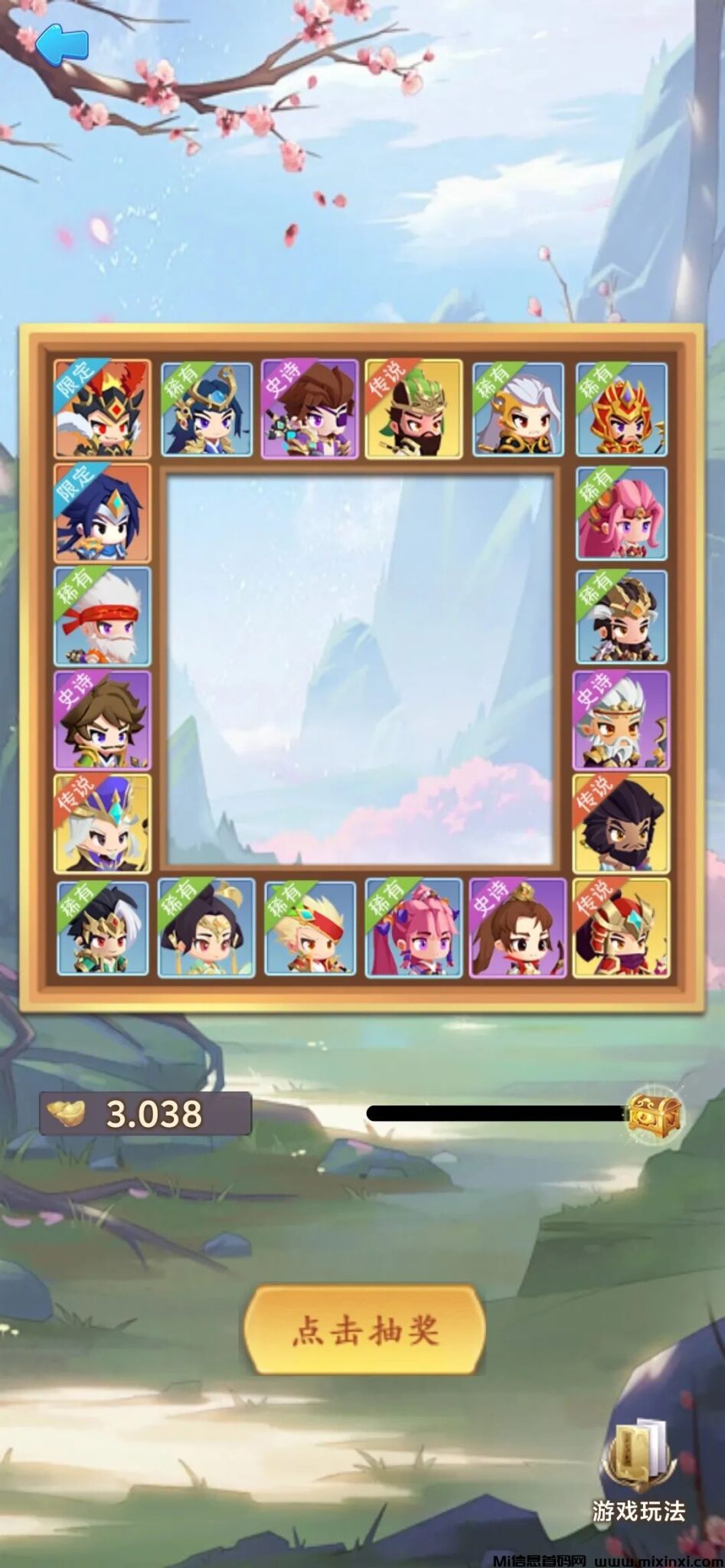Tap the 点击抽奖 draw button
The height and width of the screenshot is (1568, 725).
[x=364, y=1329]
